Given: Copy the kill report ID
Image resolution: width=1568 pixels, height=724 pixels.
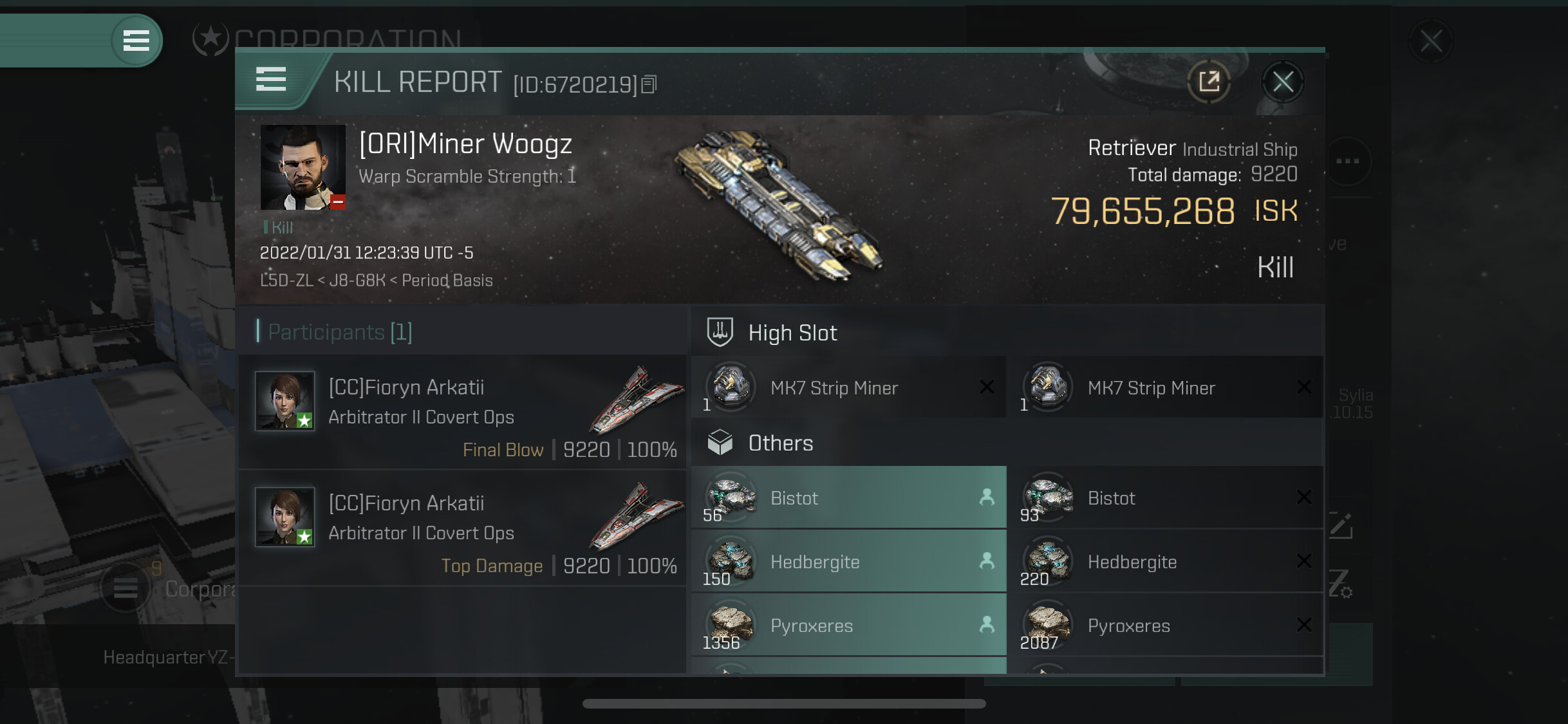Looking at the screenshot, I should (649, 84).
